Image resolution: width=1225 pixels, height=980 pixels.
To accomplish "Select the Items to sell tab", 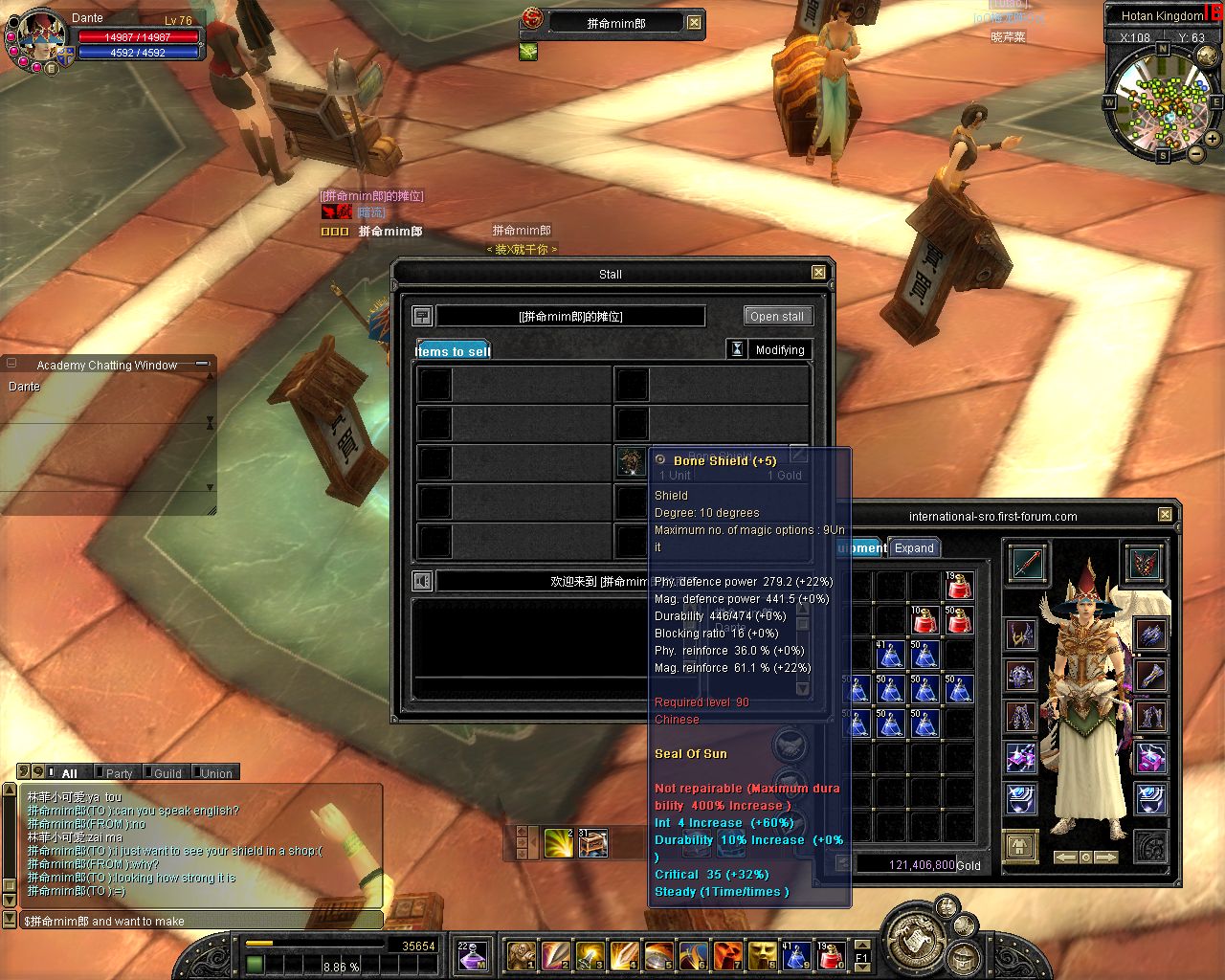I will (454, 351).
